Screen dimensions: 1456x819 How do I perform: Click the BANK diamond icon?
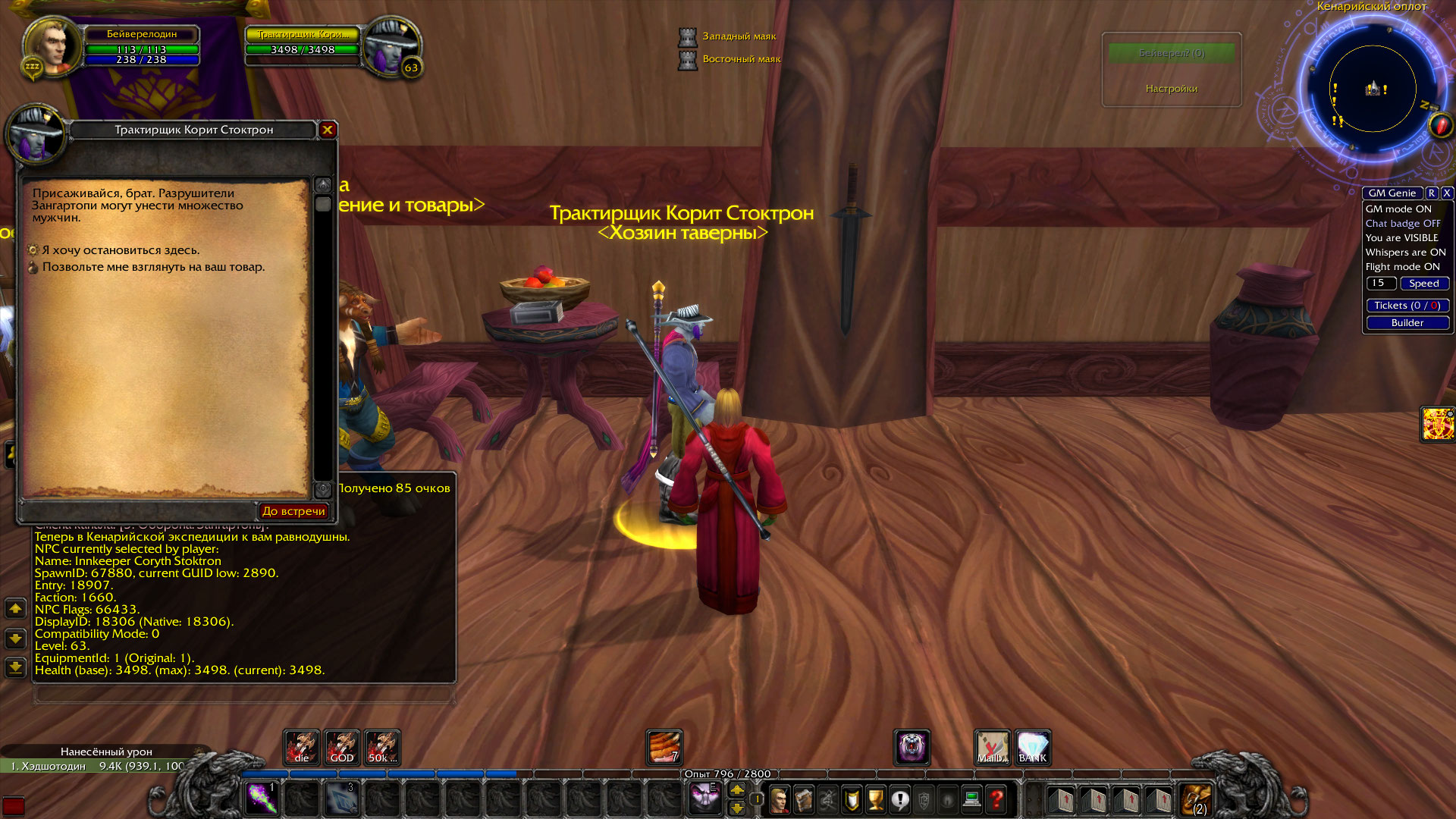tap(1033, 748)
